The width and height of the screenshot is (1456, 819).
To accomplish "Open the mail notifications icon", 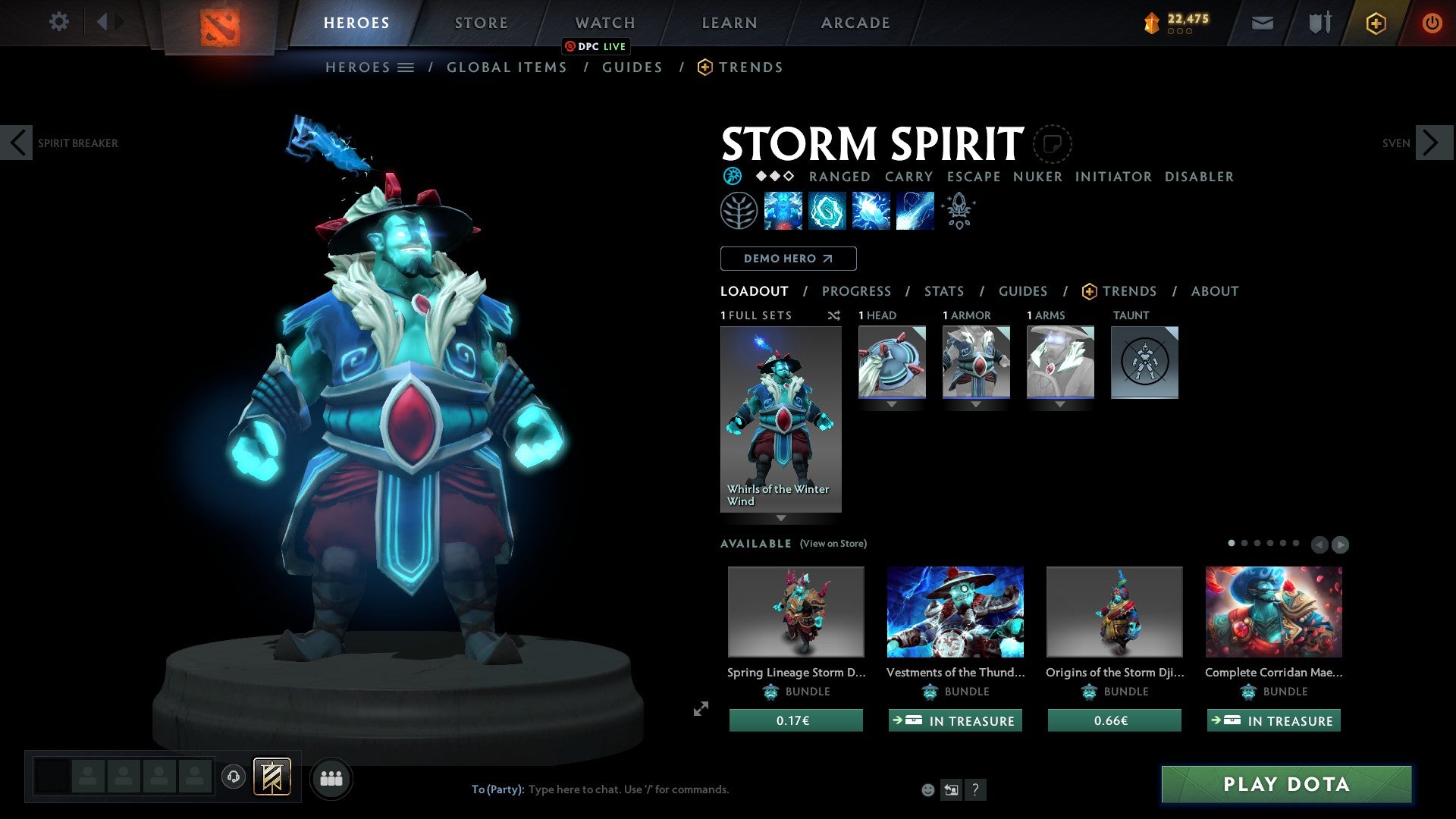I will 1263,23.
